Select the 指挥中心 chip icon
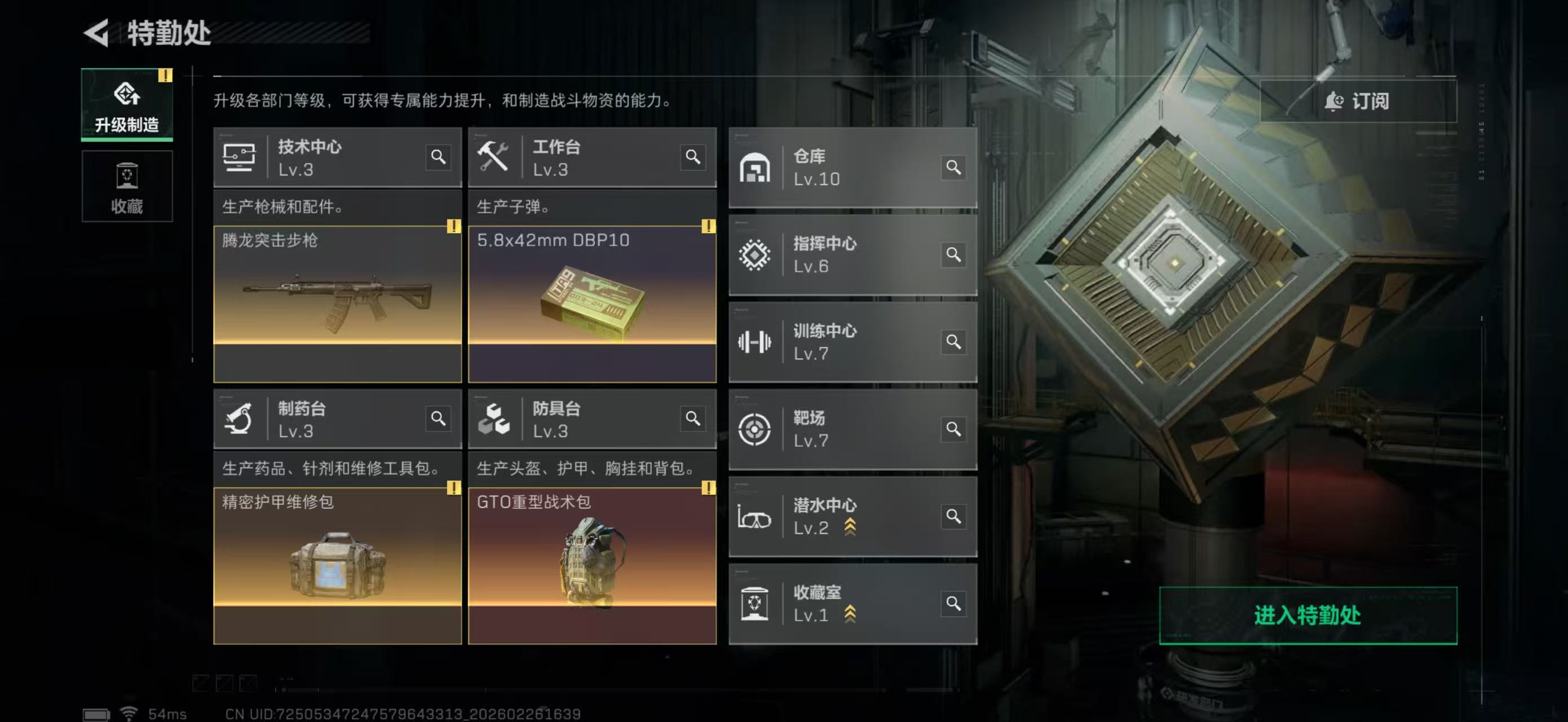1568x722 pixels. point(755,254)
